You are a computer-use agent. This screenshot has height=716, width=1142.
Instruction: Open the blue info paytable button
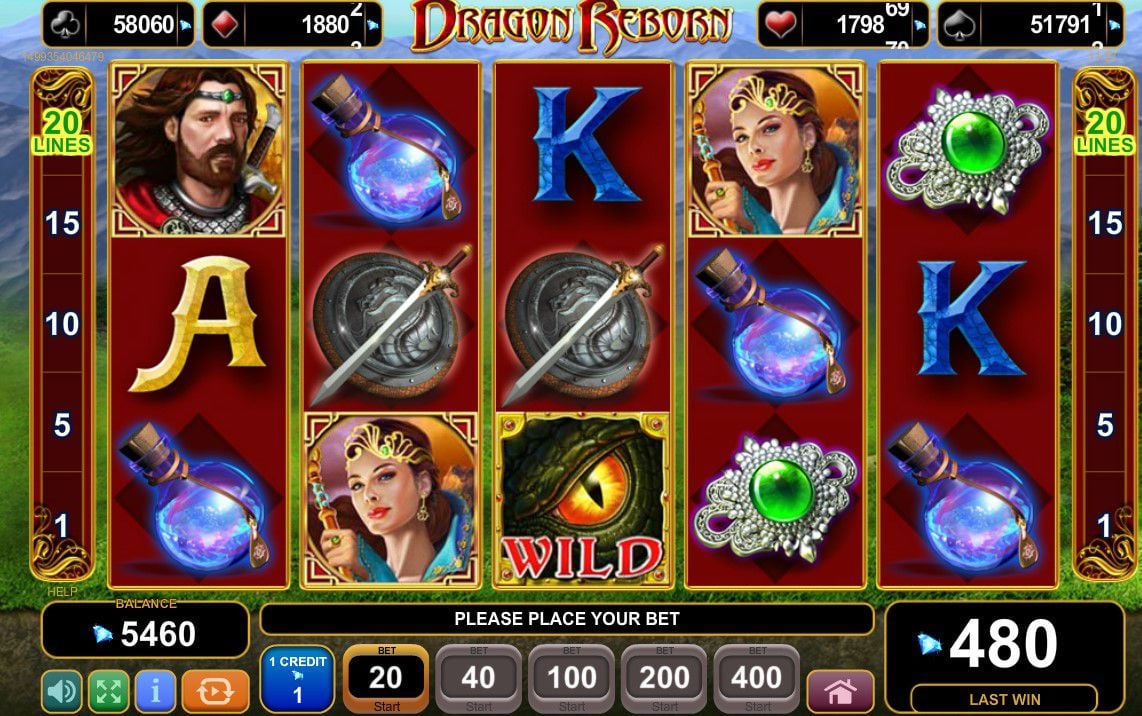(x=156, y=691)
